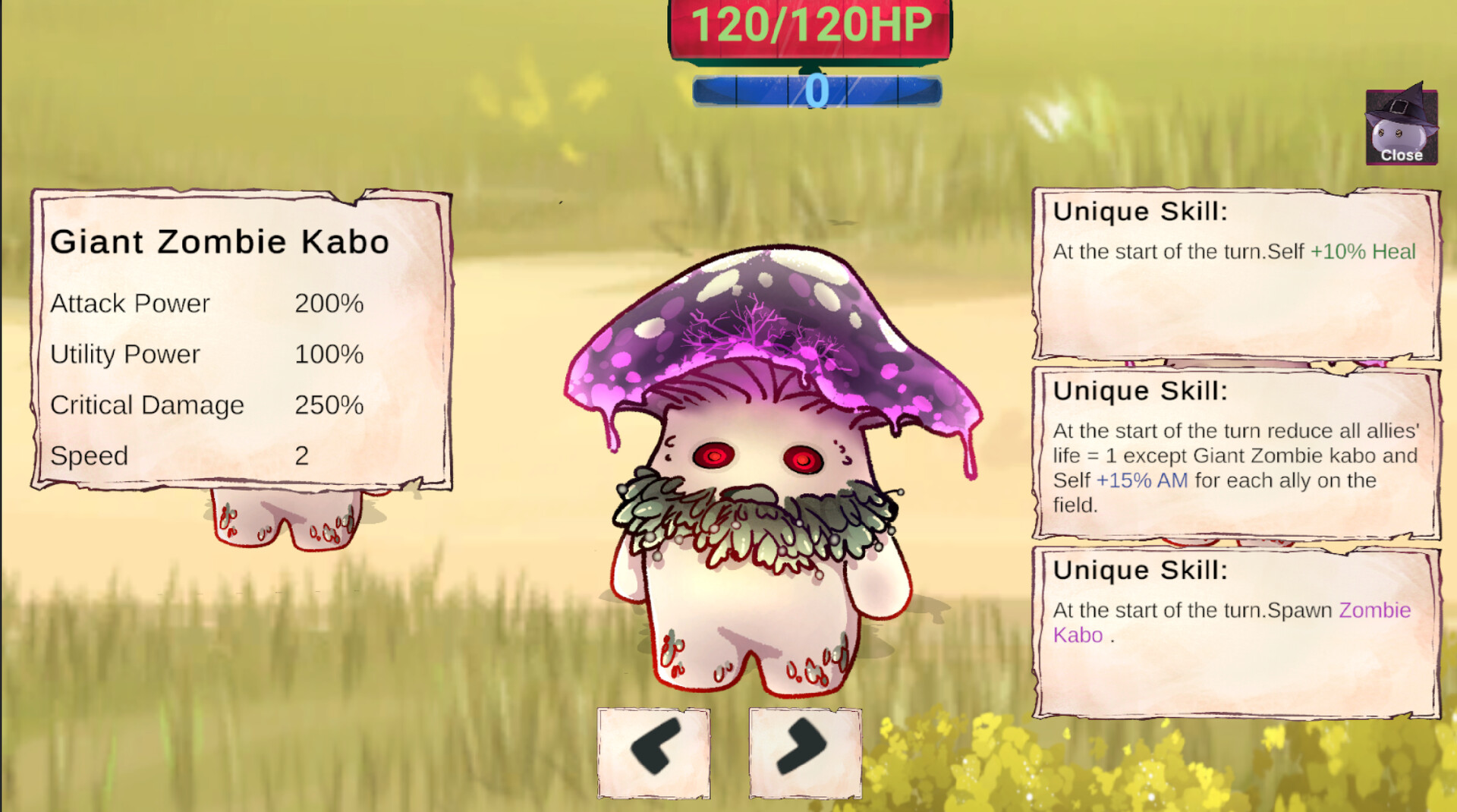Expand the second Unique Skill panel
Viewport: 1457px width, 812px height.
[x=1237, y=455]
